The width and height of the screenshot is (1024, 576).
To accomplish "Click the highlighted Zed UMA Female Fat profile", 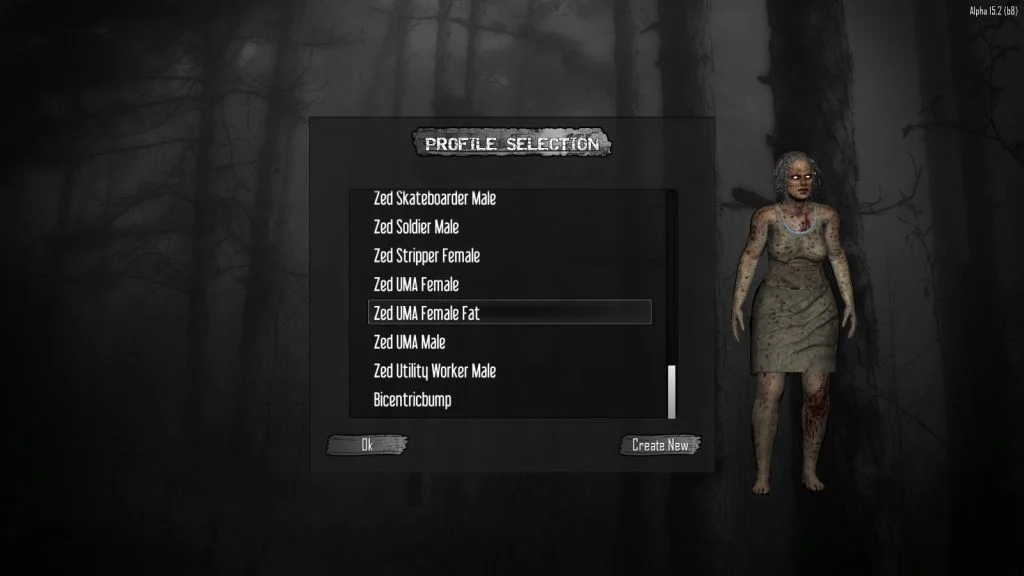I will [x=510, y=313].
